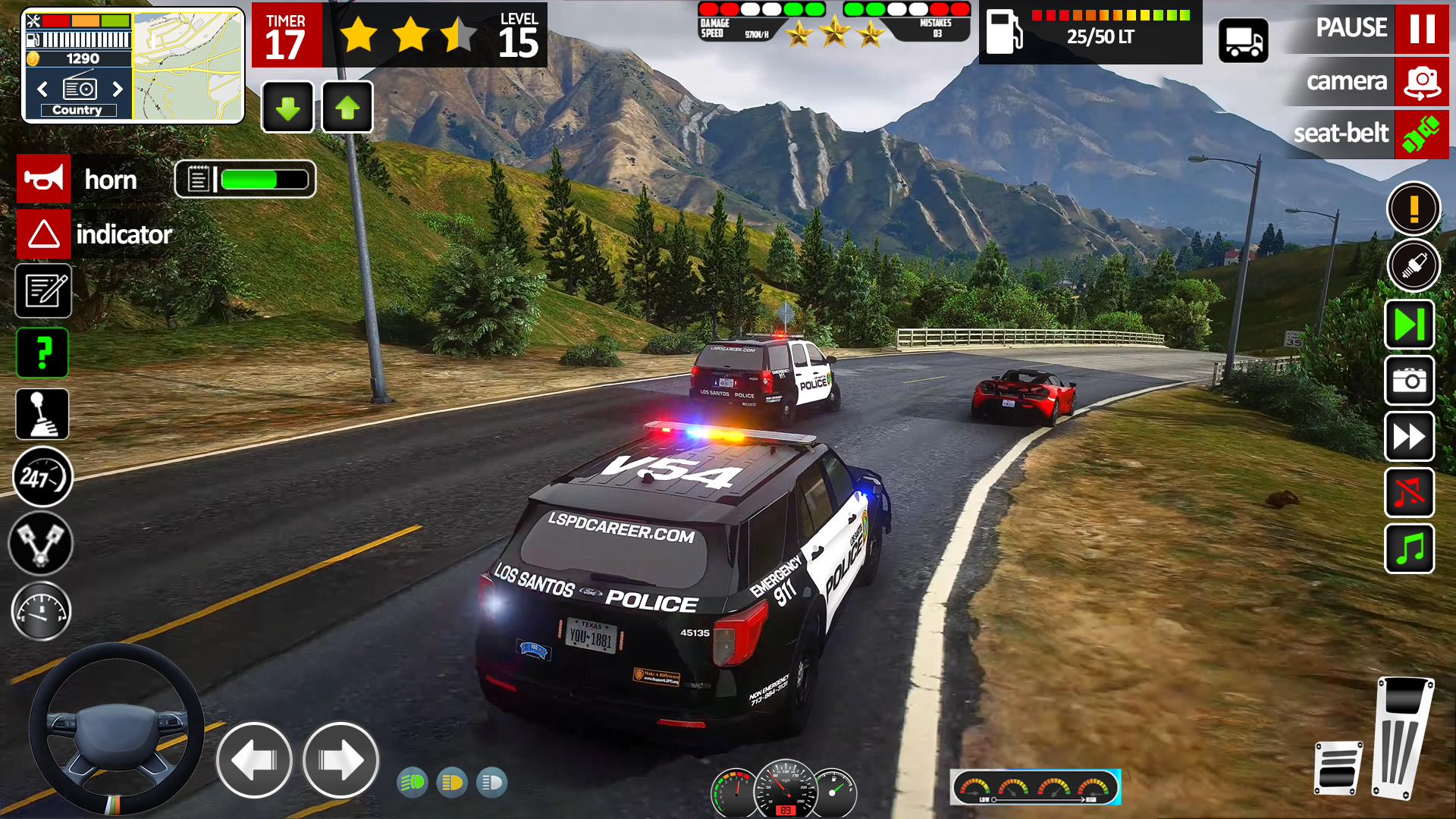Pause the game with the PAUSE button

point(1421,28)
